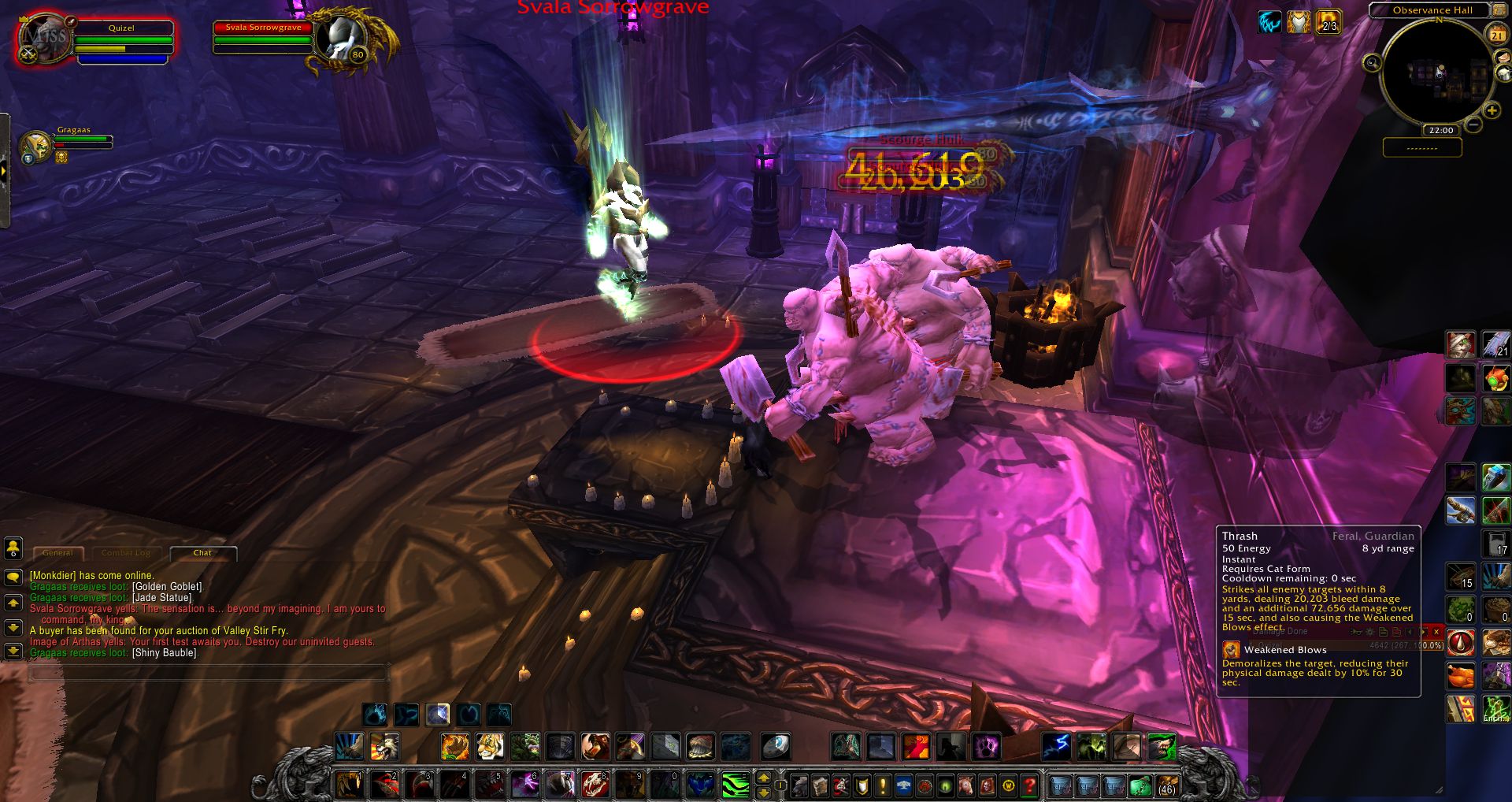The image size is (1512, 802).
Task: Jump chat to the bottom
Action: tap(13, 652)
